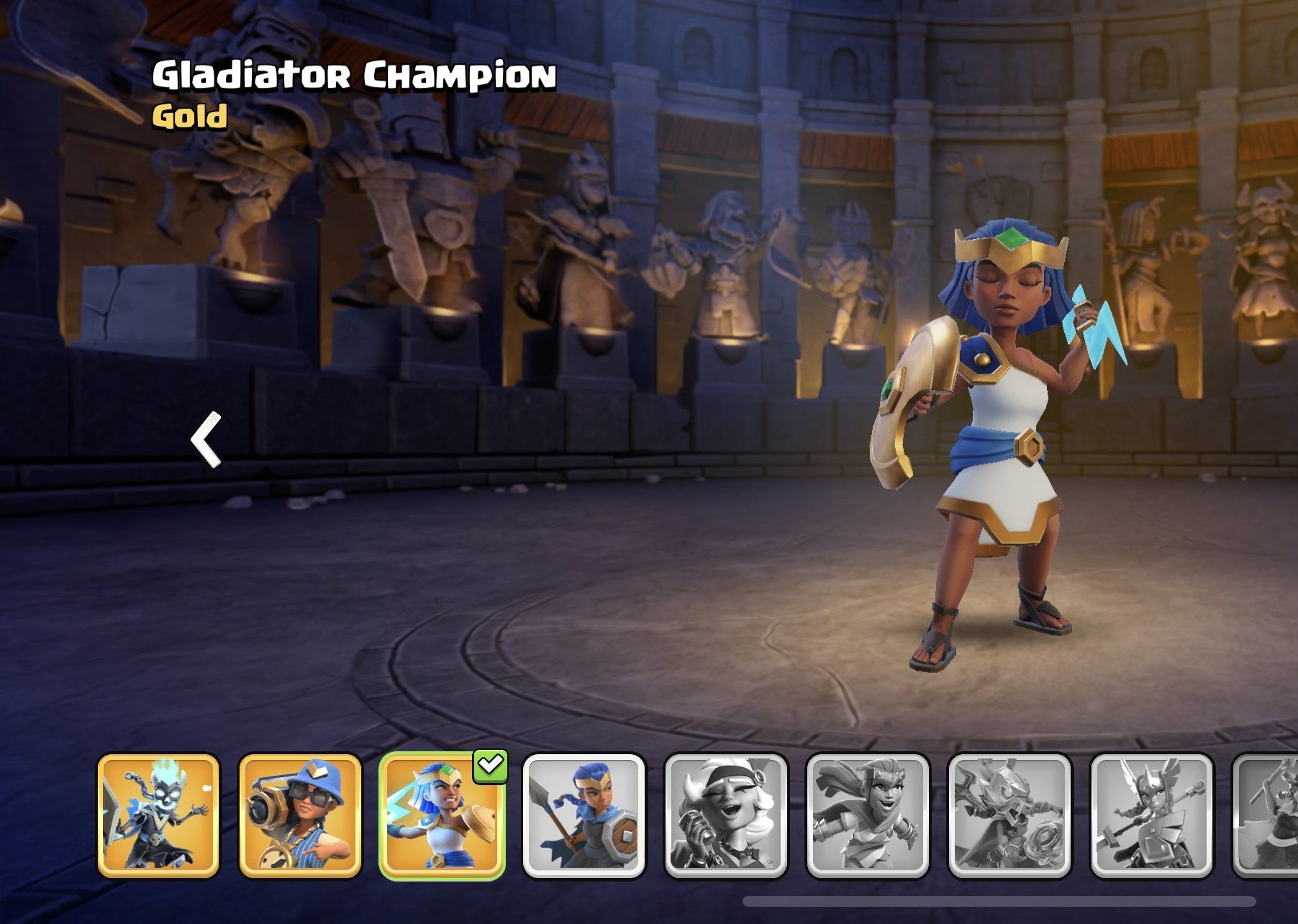Pick the default Royal Champion skin with spear

[584, 816]
